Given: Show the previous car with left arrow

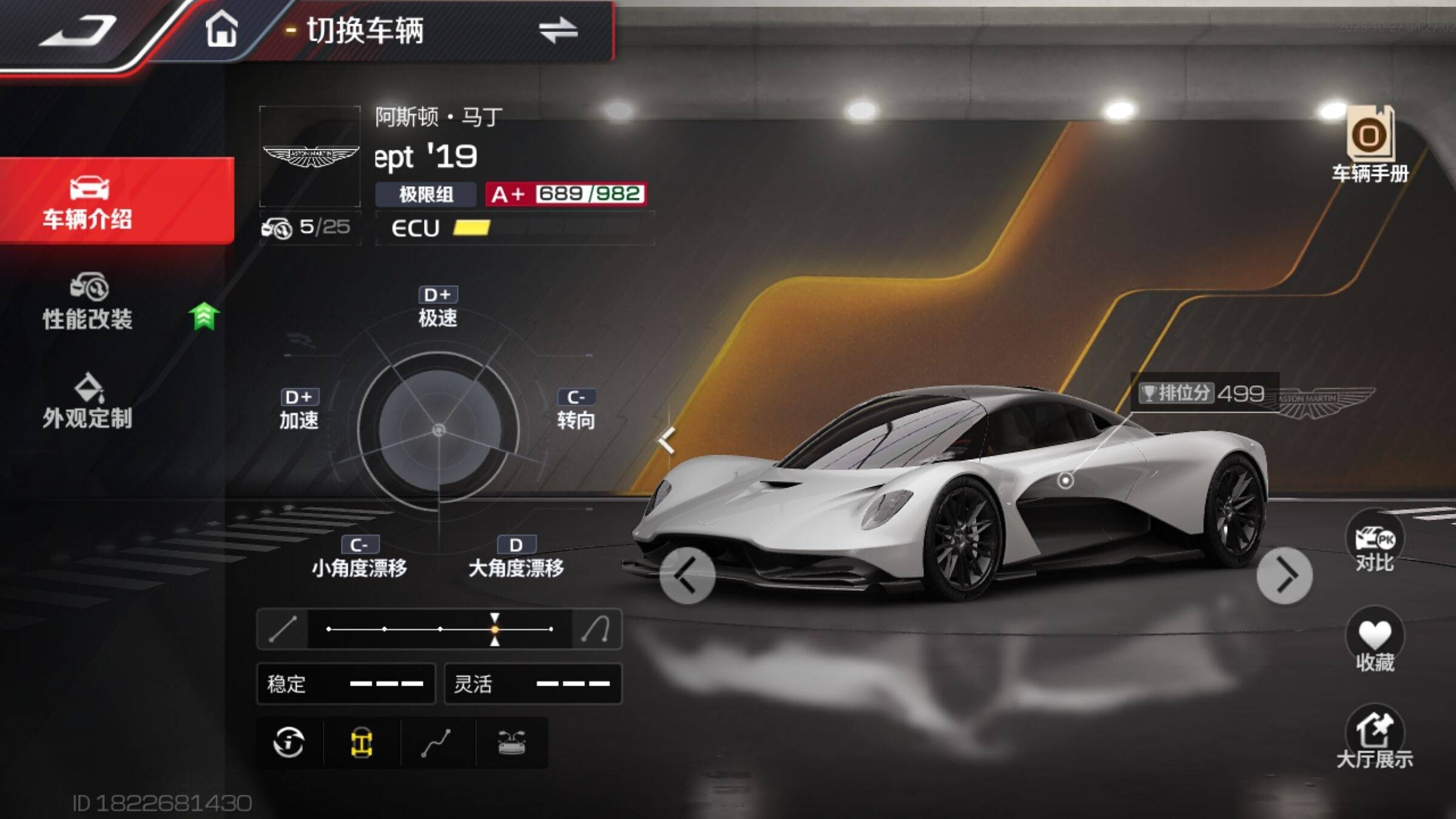Looking at the screenshot, I should pyautogui.click(x=687, y=575).
